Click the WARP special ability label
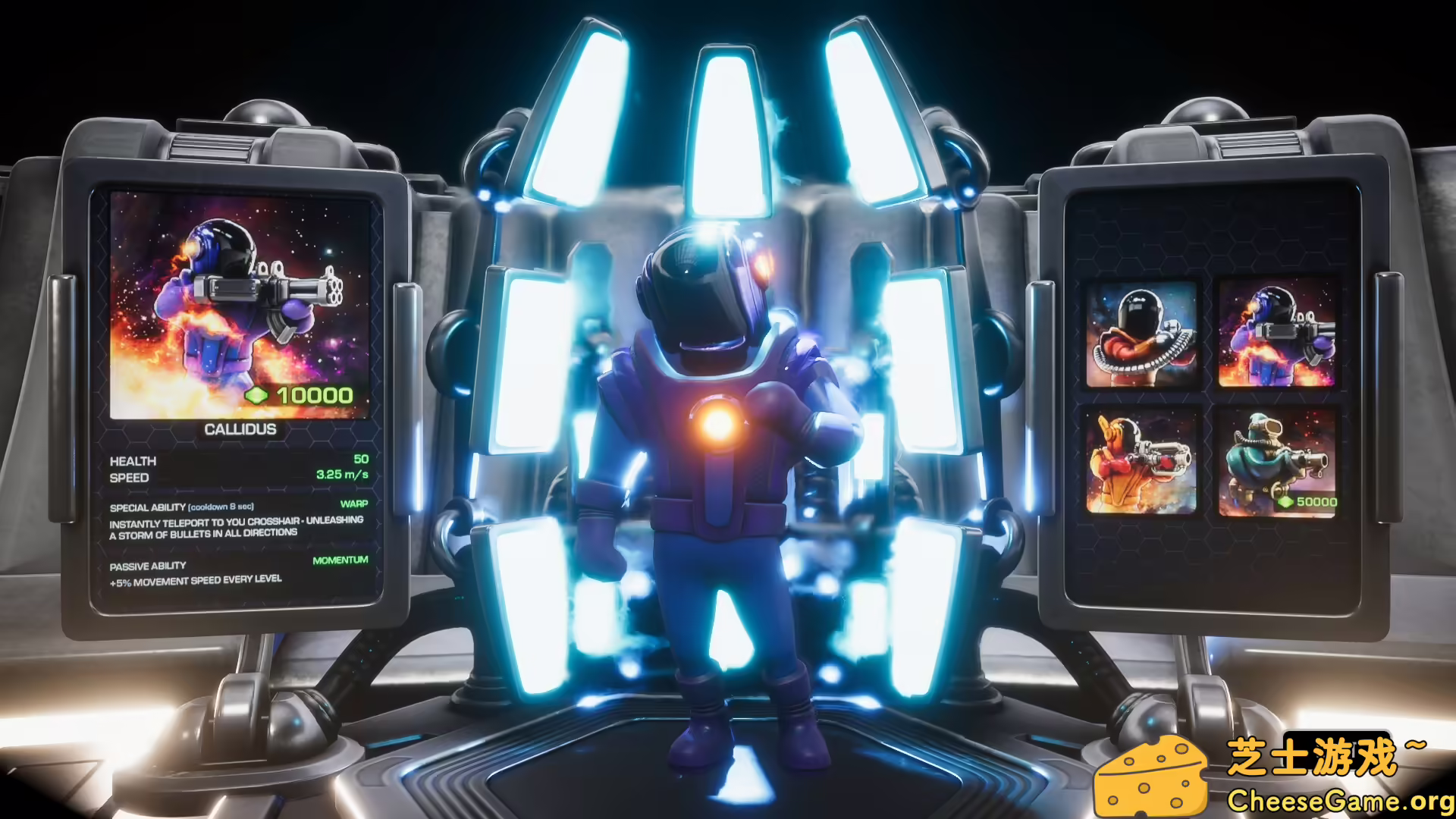This screenshot has width=1456, height=819. (354, 503)
